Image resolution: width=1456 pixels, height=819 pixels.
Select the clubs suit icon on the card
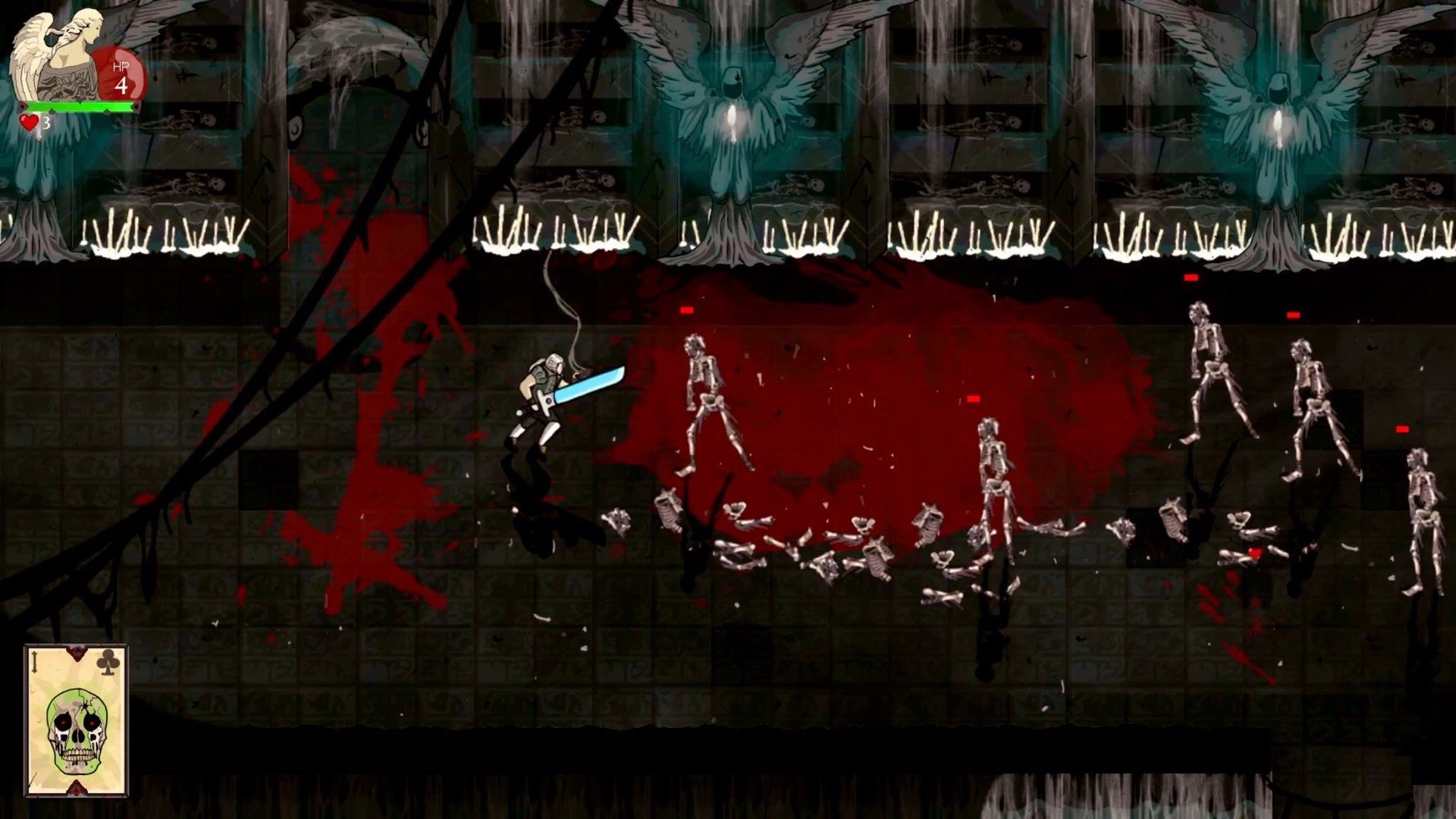(106, 664)
